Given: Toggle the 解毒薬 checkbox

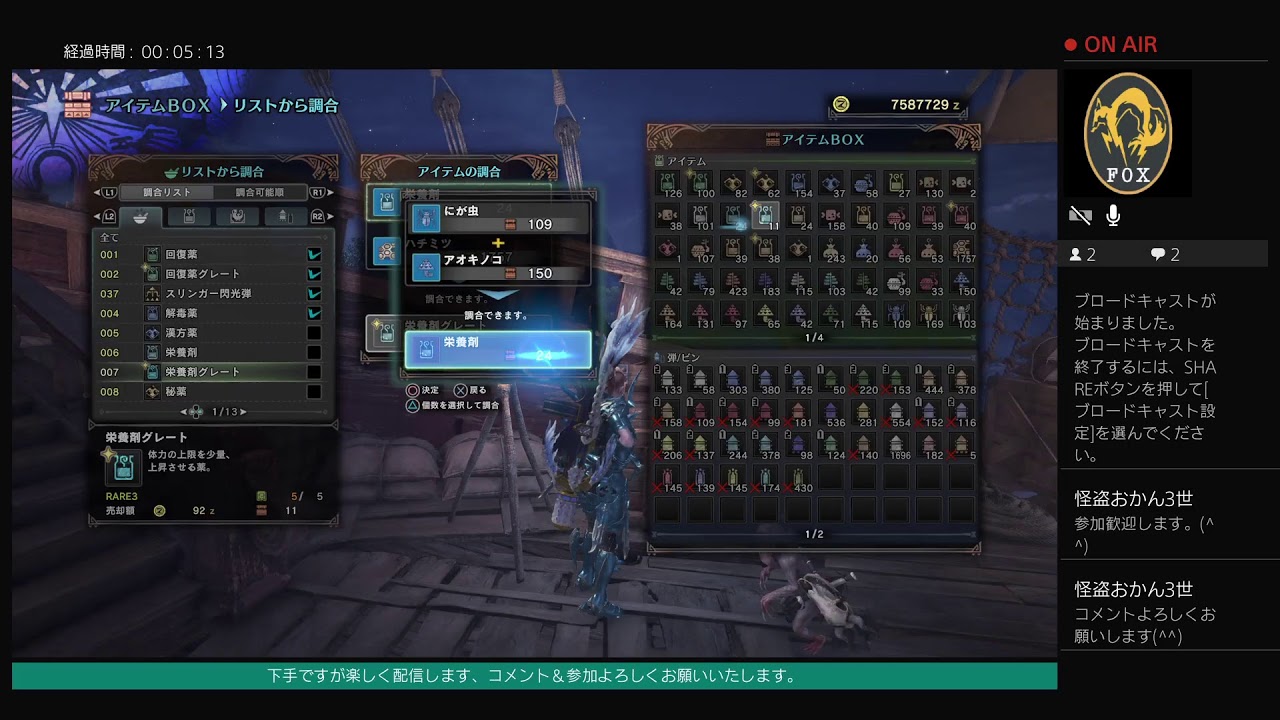Looking at the screenshot, I should point(314,313).
